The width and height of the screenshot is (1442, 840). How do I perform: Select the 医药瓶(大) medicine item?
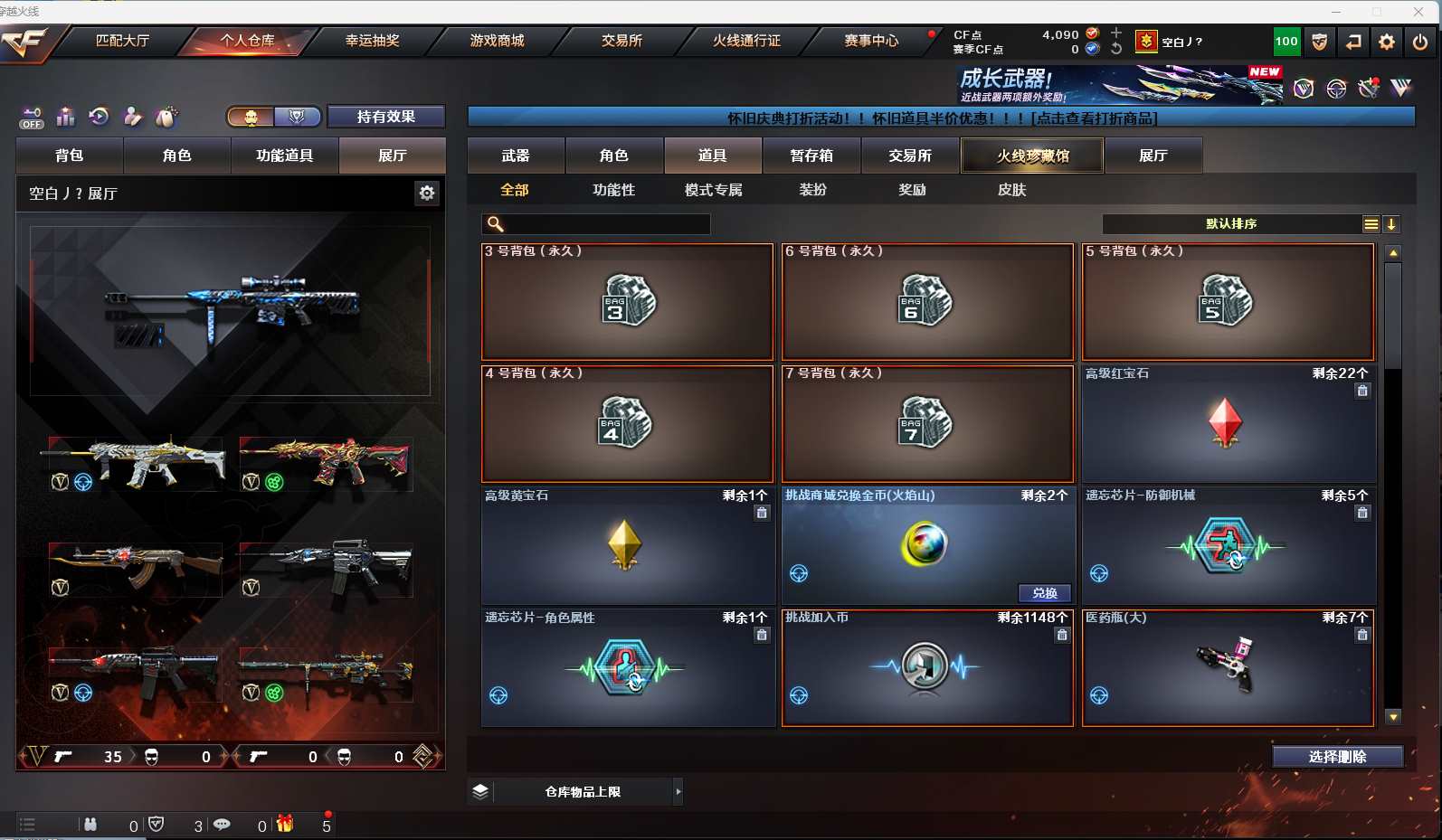(1228, 667)
